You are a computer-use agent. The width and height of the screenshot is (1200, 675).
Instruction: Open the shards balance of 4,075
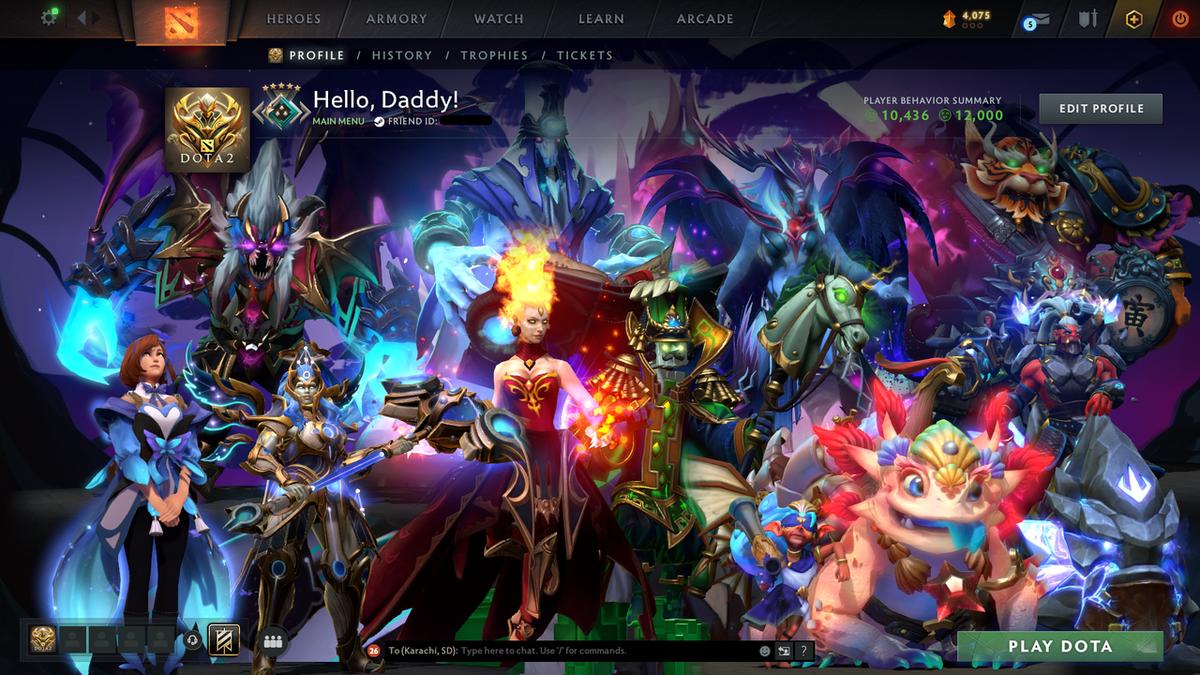point(967,17)
